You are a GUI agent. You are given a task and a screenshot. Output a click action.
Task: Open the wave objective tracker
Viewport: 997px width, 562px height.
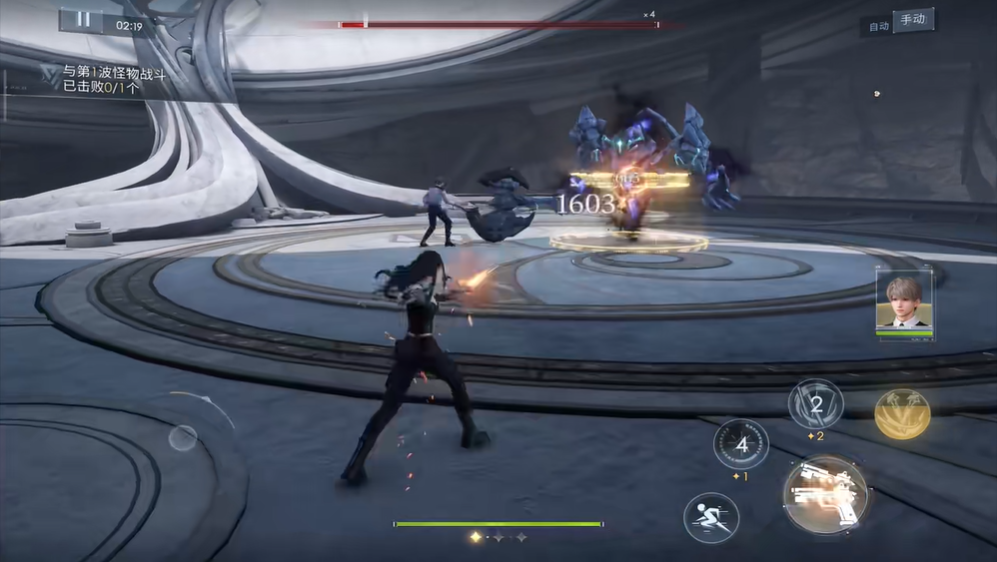coord(100,80)
